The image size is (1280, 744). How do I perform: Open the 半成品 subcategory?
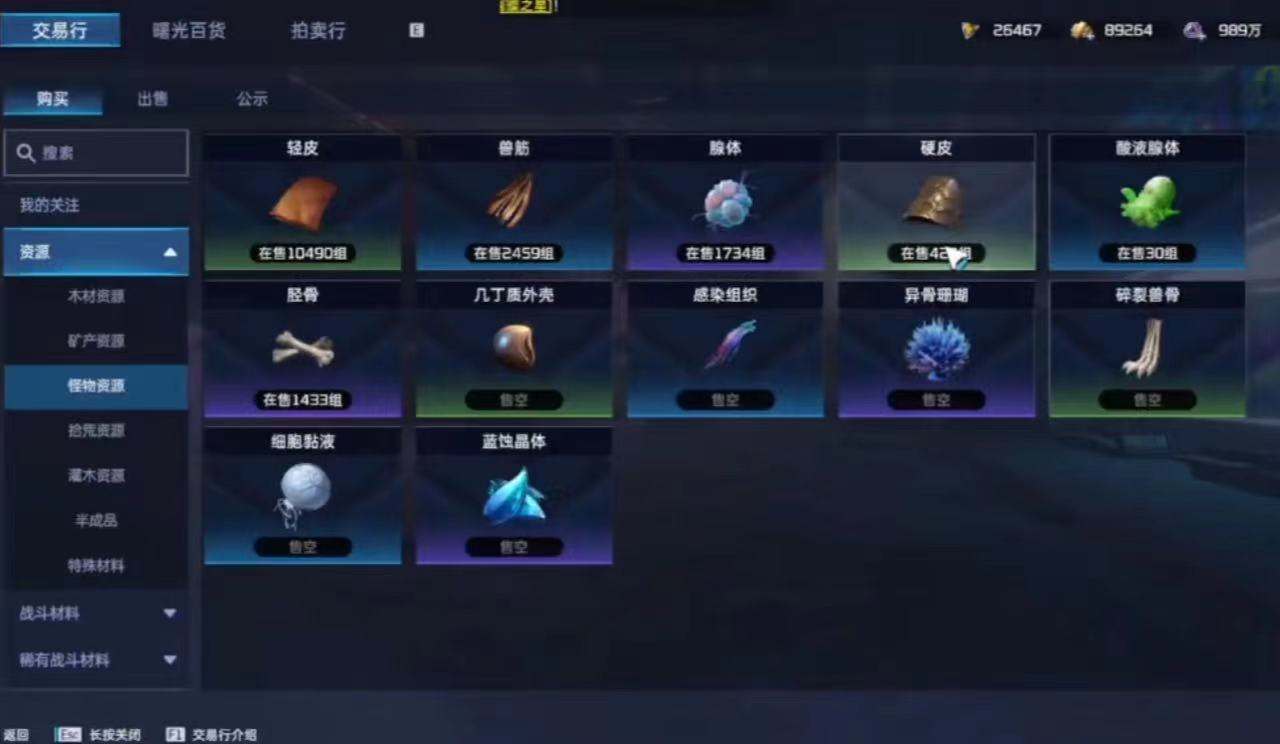[96, 520]
